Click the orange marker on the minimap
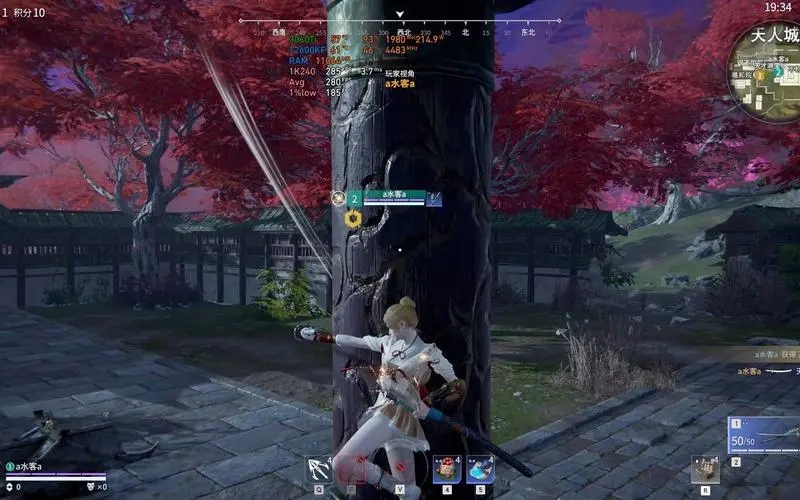Image resolution: width=800 pixels, height=500 pixels. pos(759,74)
